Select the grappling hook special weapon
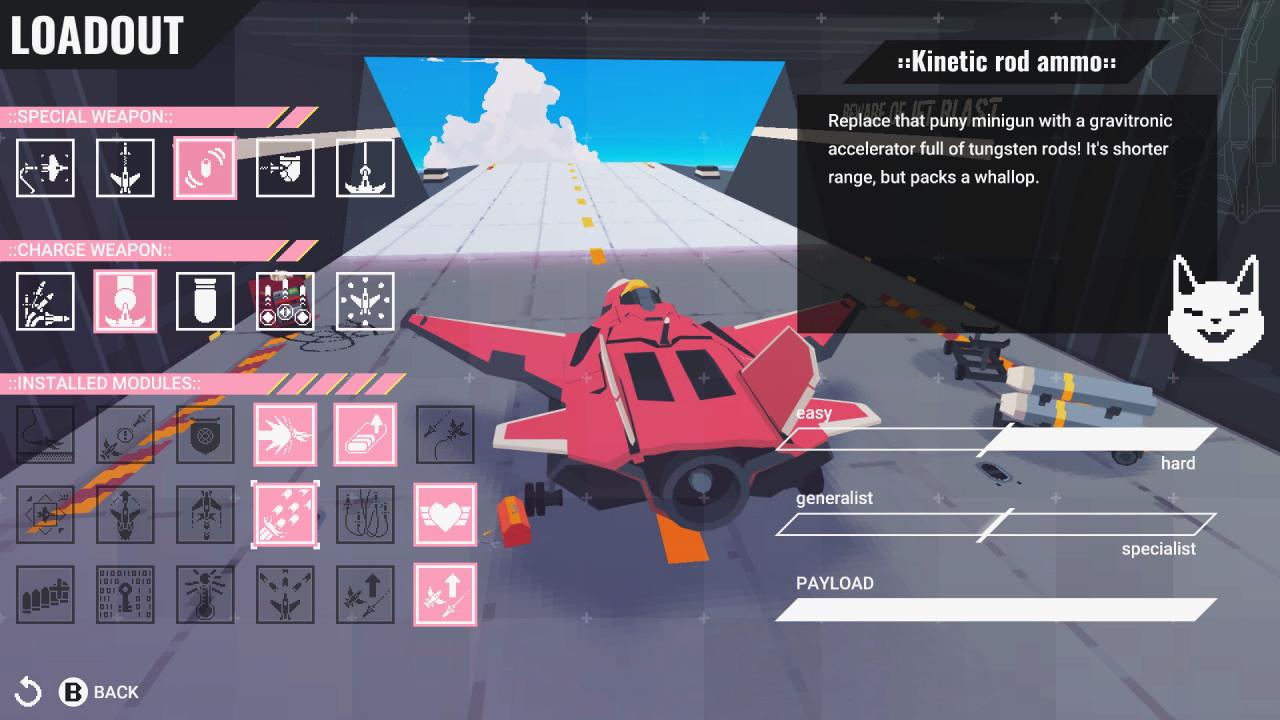1280x720 pixels. pos(45,168)
